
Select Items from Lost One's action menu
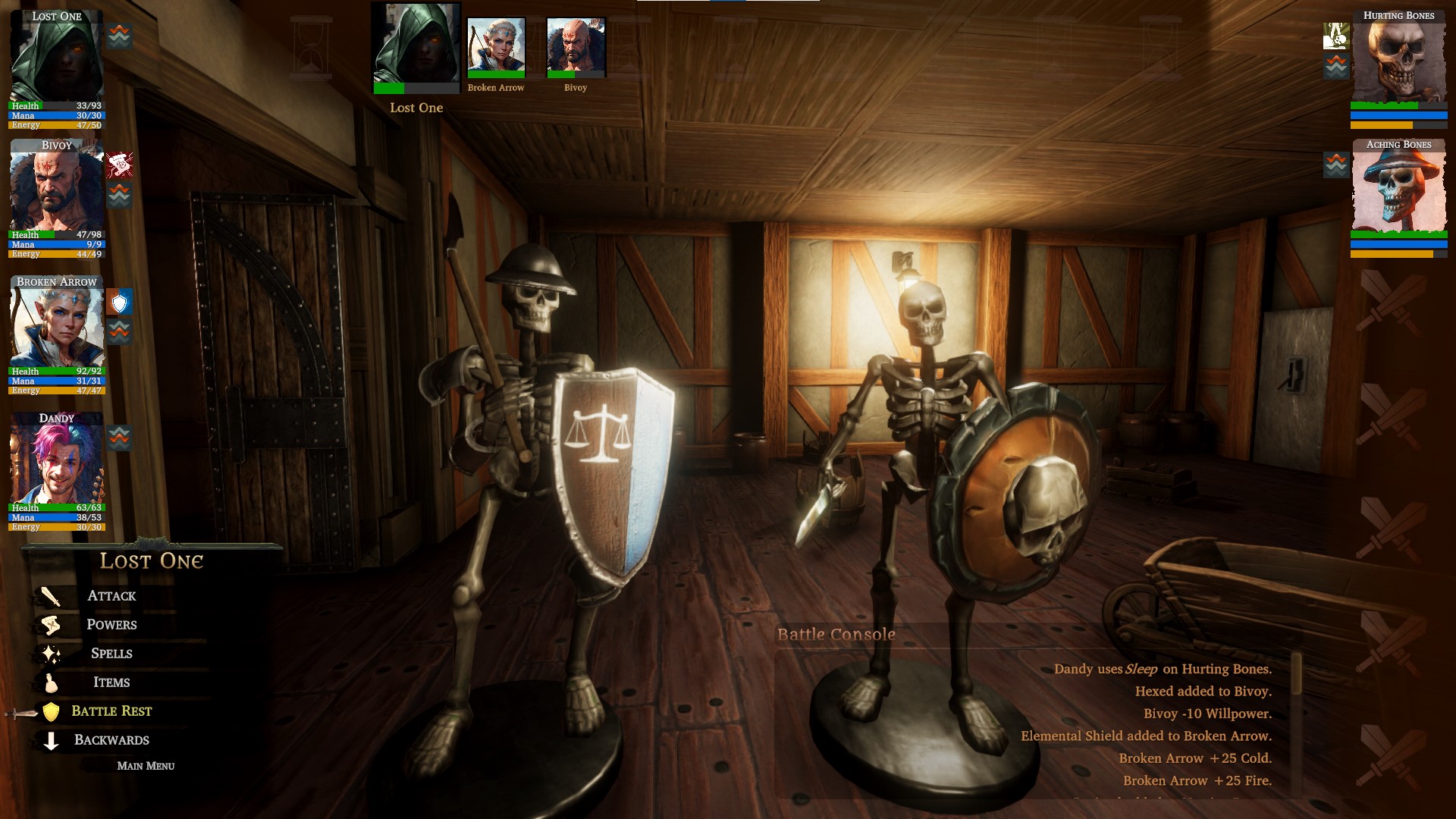click(112, 682)
